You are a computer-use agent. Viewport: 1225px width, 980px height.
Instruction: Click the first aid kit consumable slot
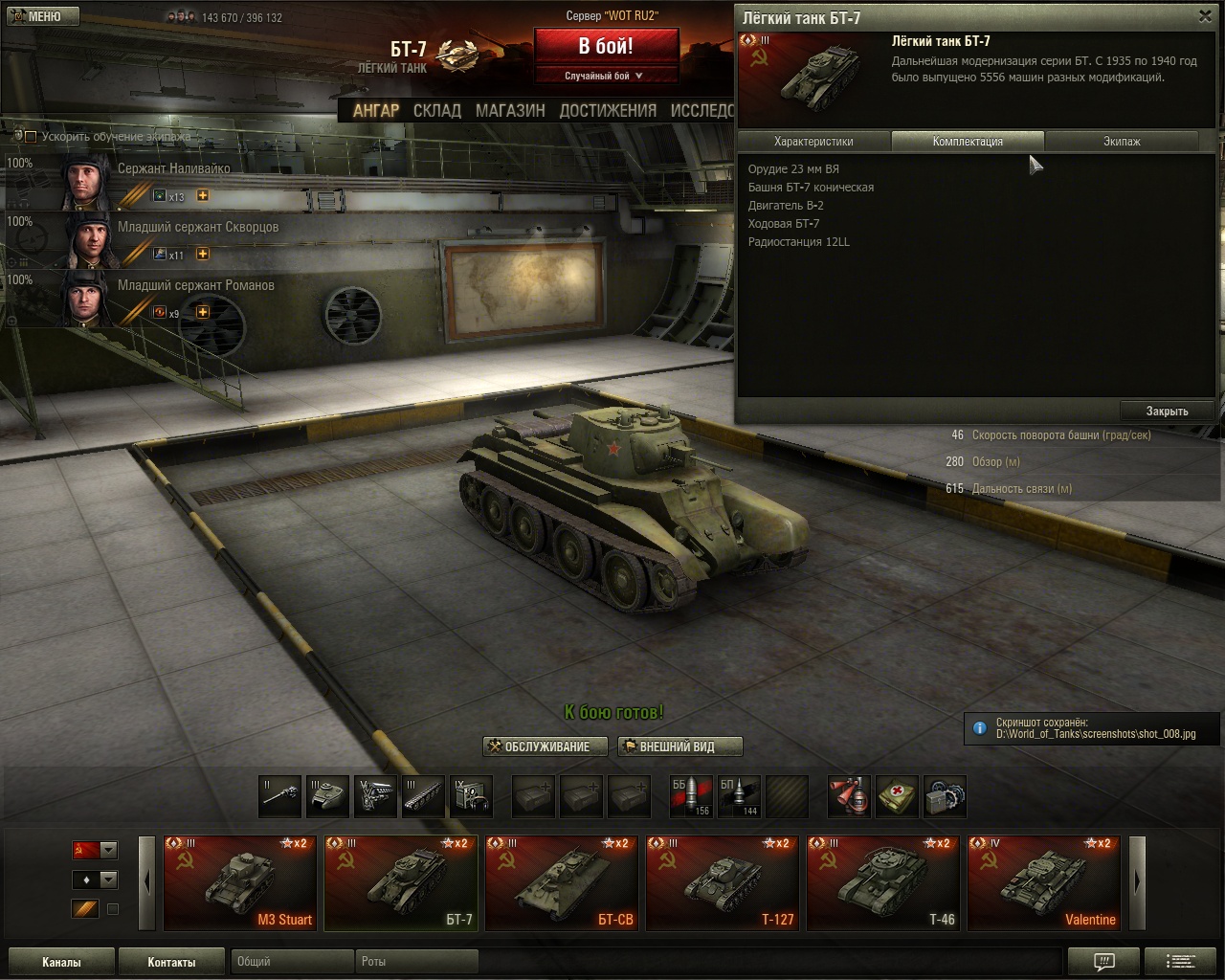pyautogui.click(x=897, y=796)
